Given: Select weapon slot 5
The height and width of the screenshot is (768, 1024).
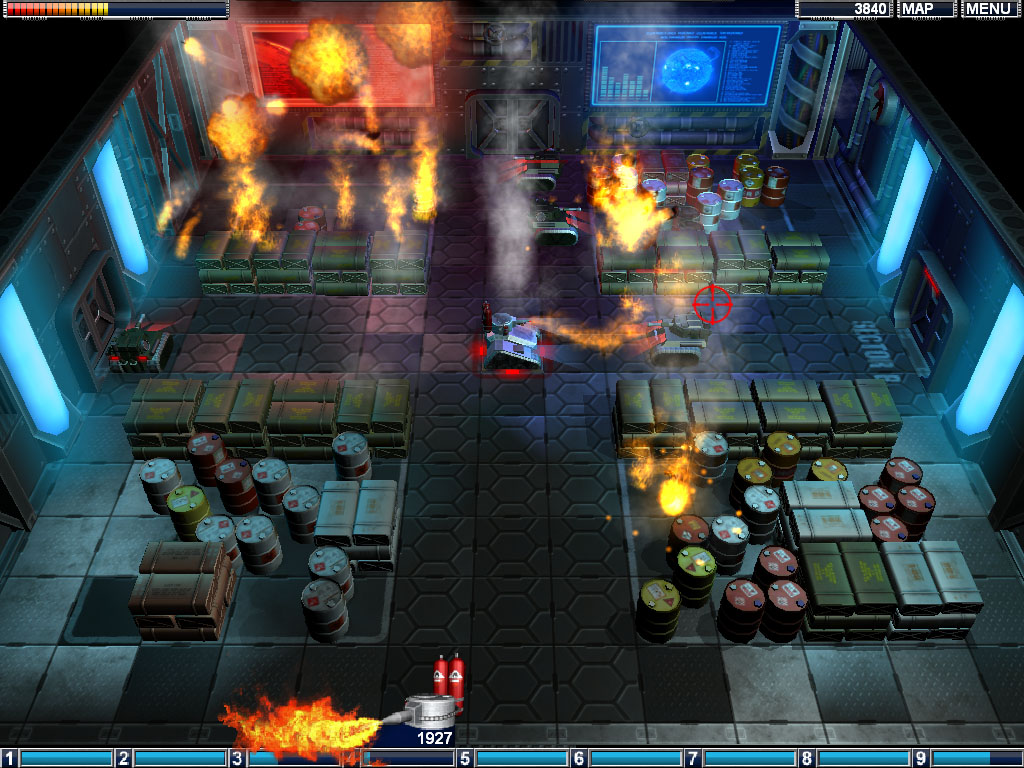Looking at the screenshot, I should tap(513, 758).
